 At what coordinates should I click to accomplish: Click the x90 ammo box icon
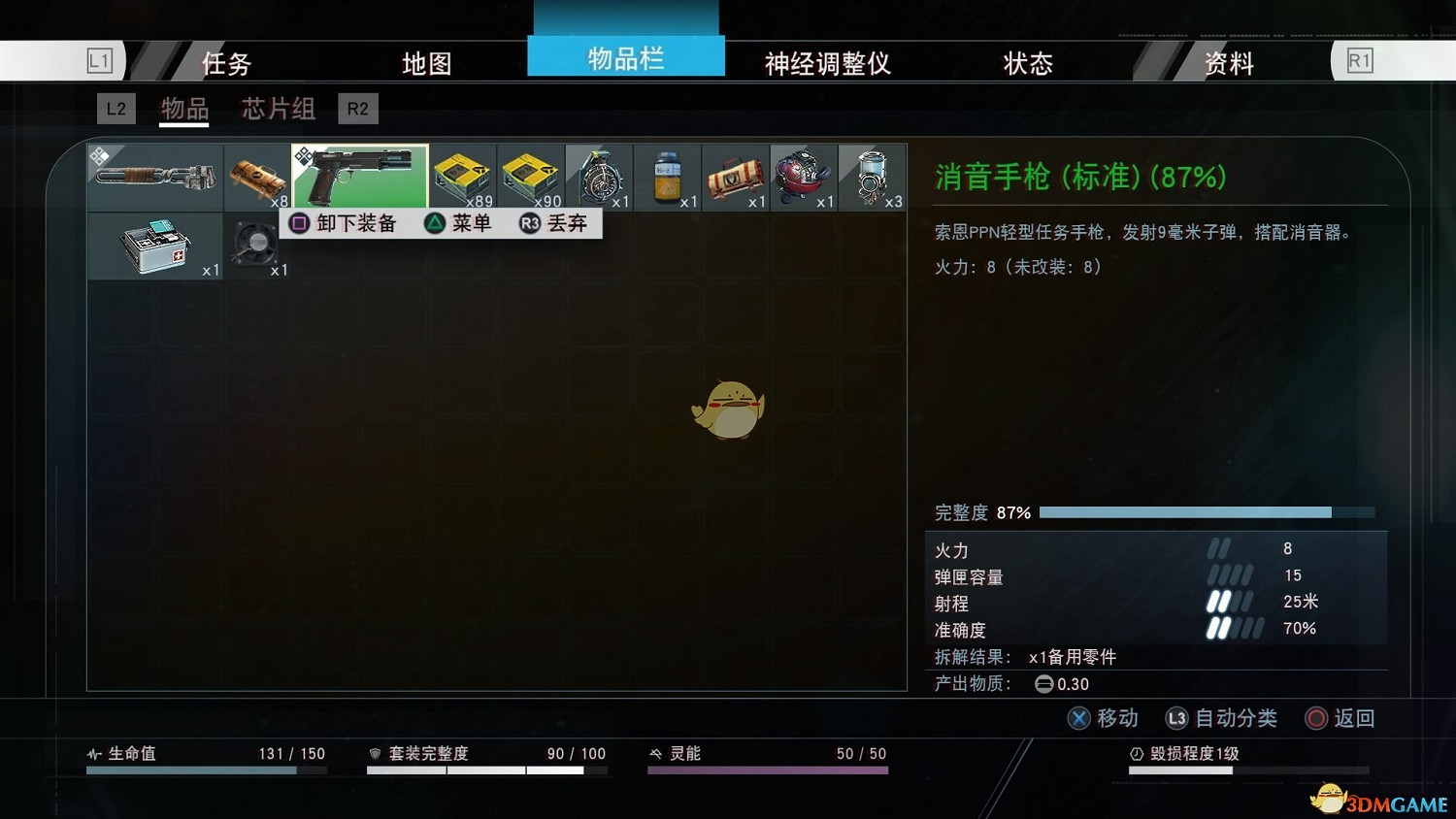(530, 175)
